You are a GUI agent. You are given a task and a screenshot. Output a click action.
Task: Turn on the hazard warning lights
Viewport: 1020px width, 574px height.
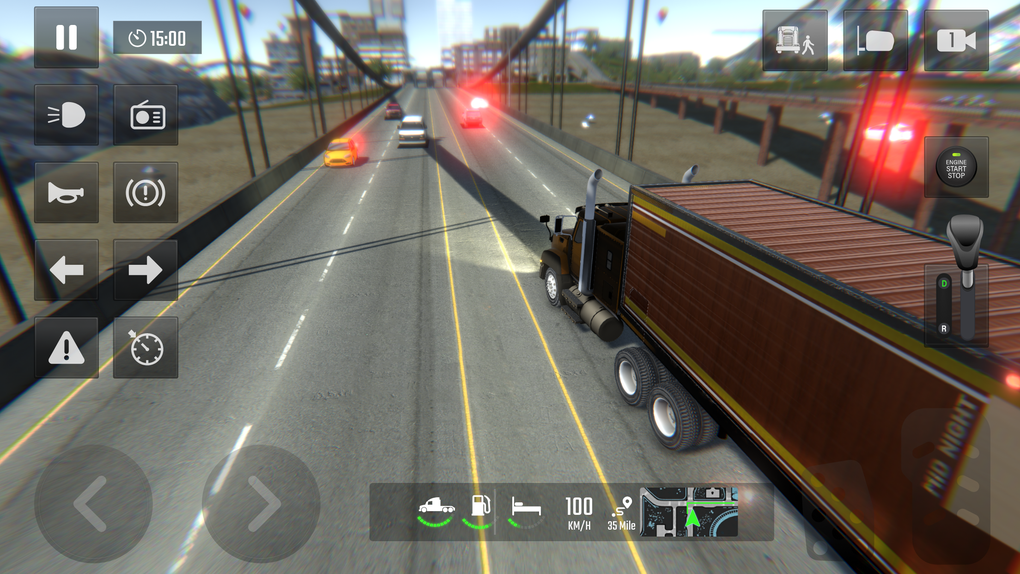pos(66,348)
